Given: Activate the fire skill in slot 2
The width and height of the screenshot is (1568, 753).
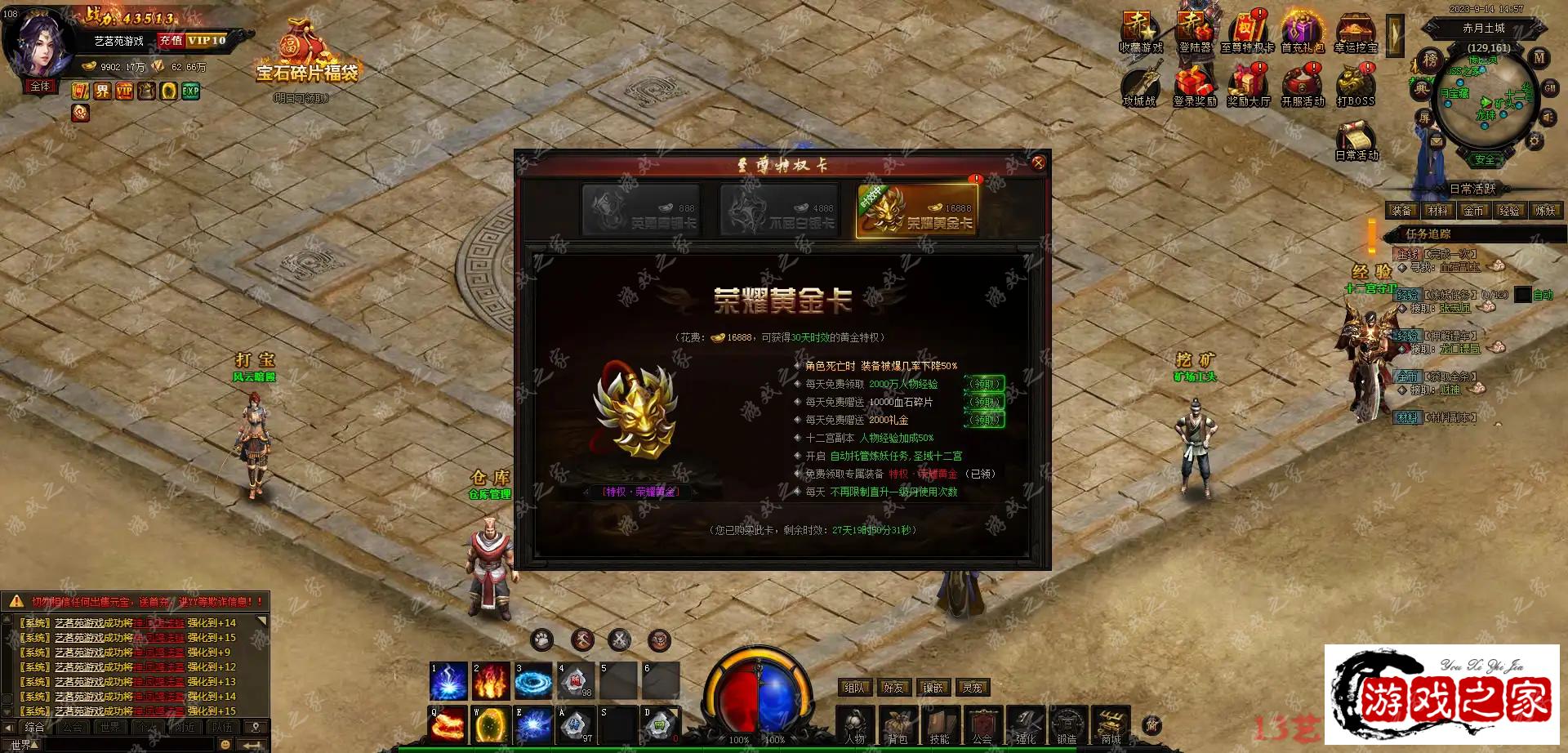Looking at the screenshot, I should pos(491,681).
